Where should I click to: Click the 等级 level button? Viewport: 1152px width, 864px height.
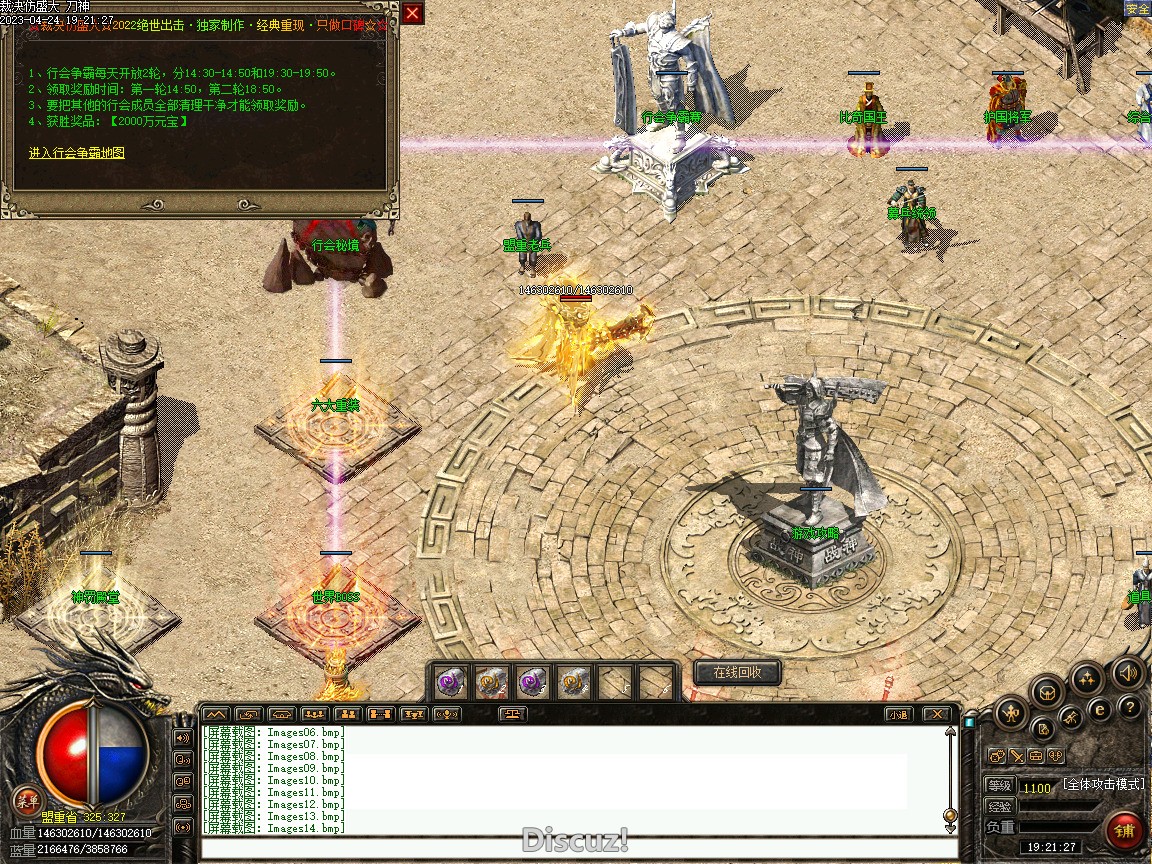click(999, 786)
